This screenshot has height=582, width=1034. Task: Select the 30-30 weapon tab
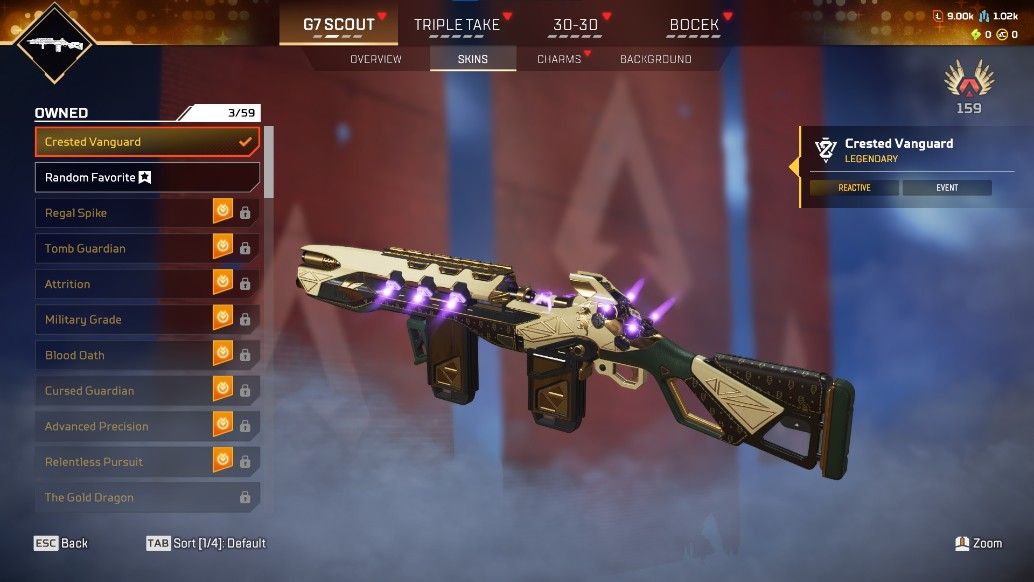point(575,25)
